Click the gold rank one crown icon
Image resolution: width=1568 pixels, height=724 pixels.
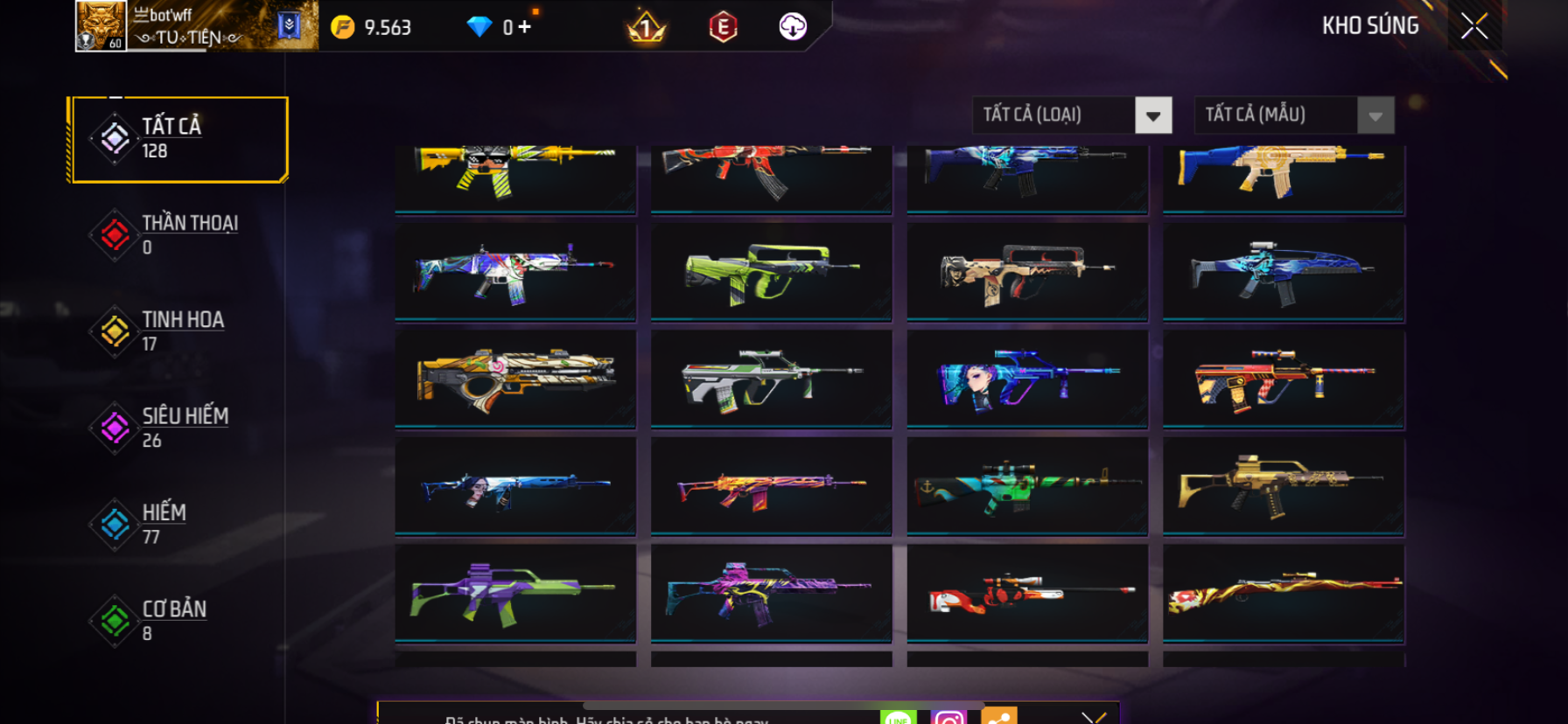click(647, 28)
